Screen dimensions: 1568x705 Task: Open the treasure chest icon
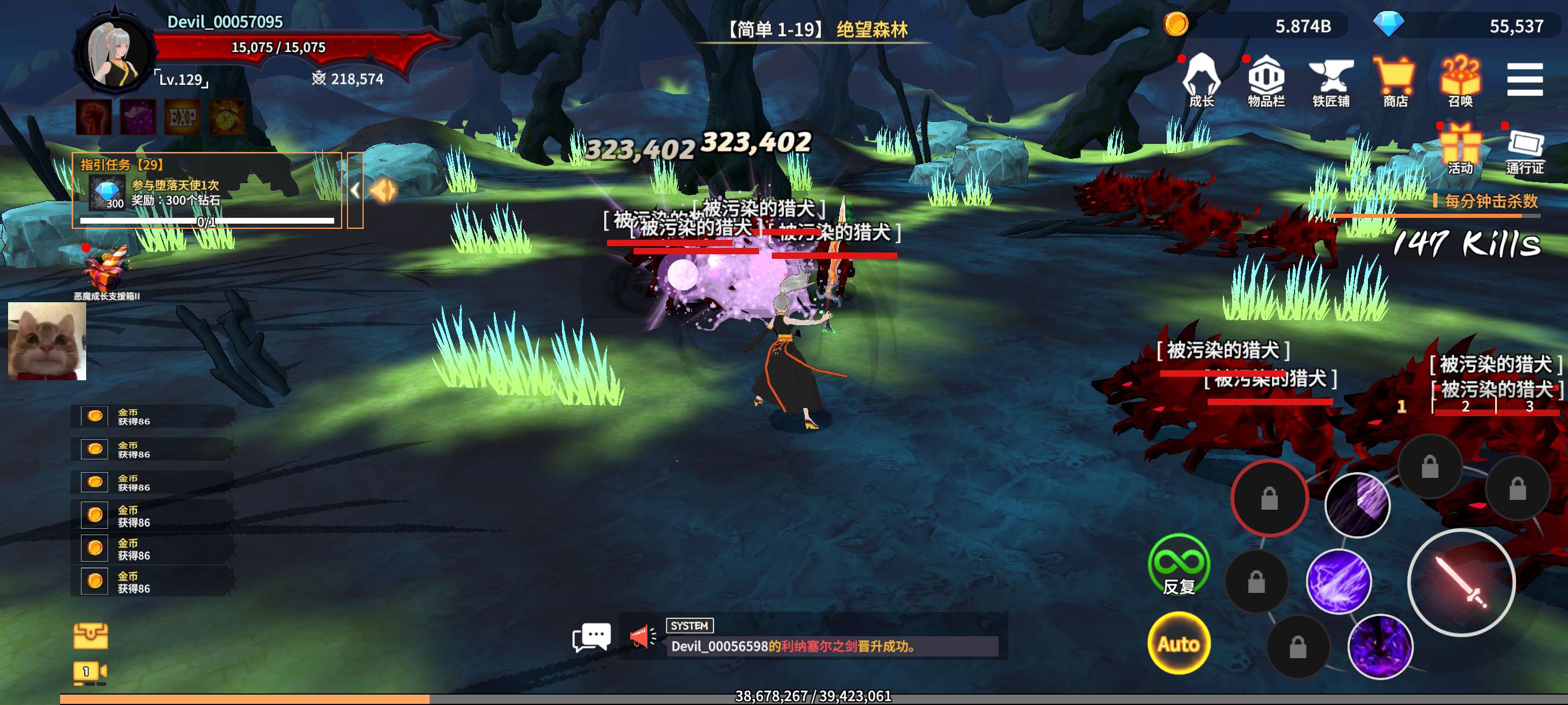point(91,636)
